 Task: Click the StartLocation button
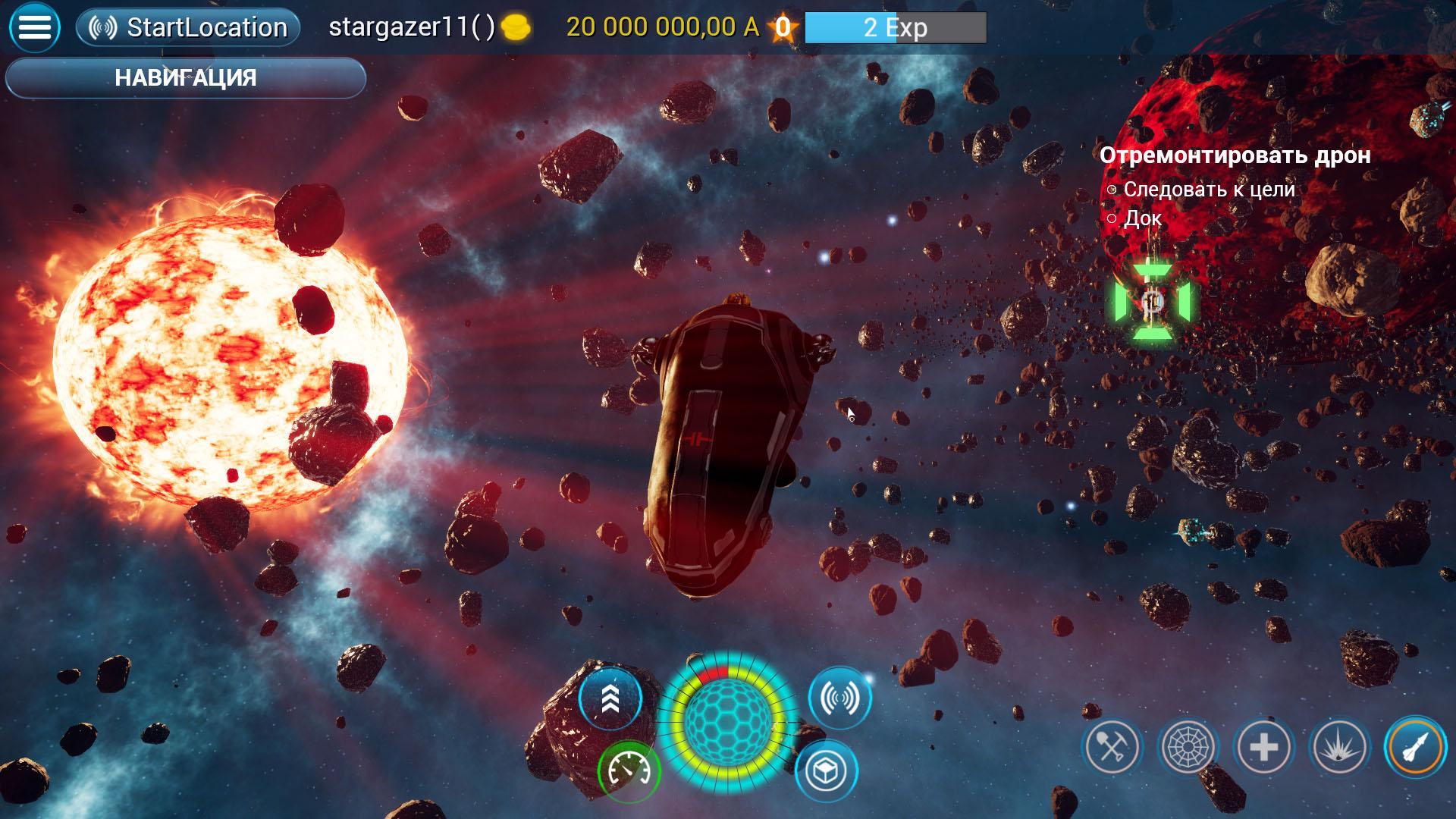(188, 28)
